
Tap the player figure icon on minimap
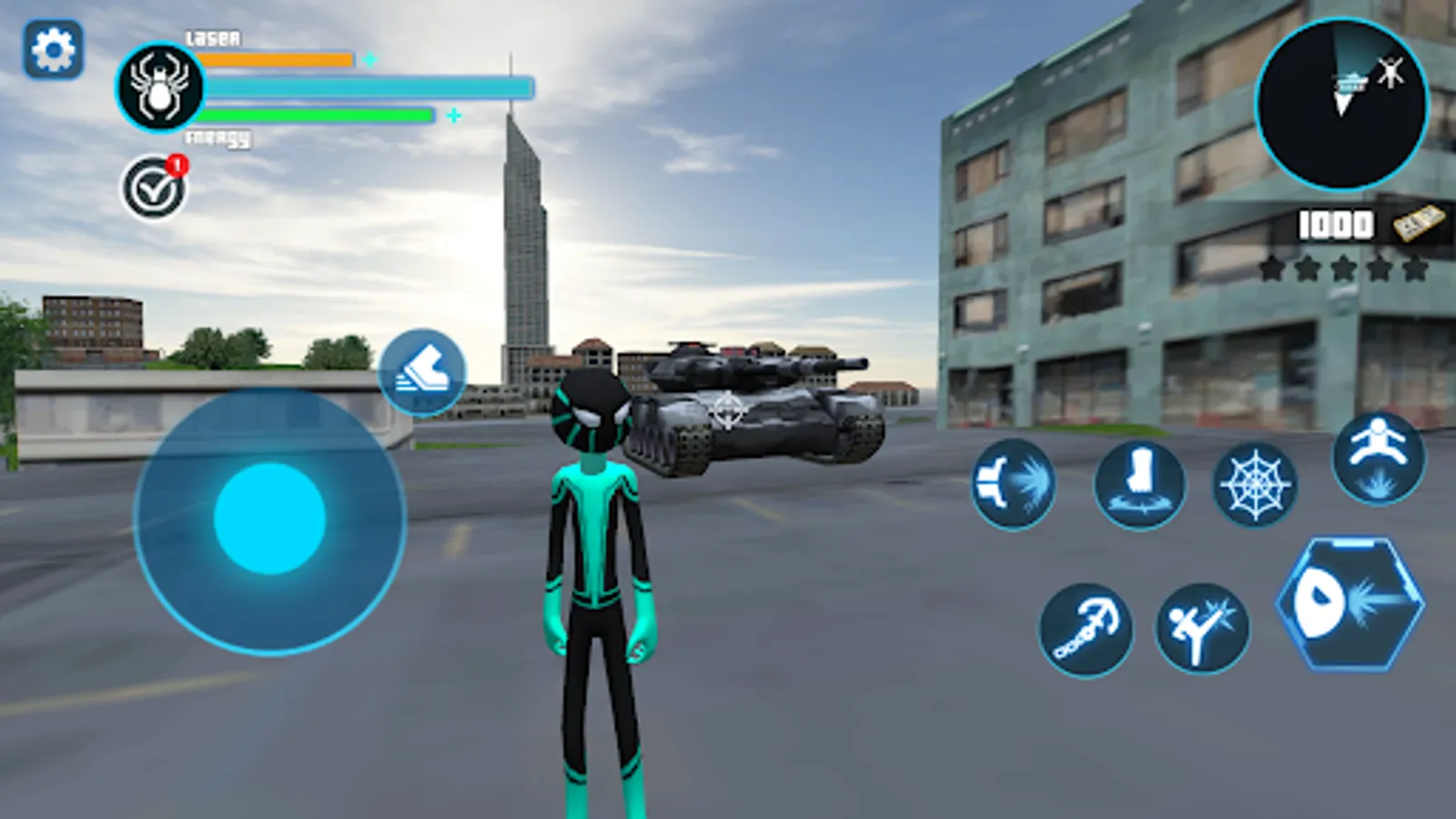[1390, 73]
